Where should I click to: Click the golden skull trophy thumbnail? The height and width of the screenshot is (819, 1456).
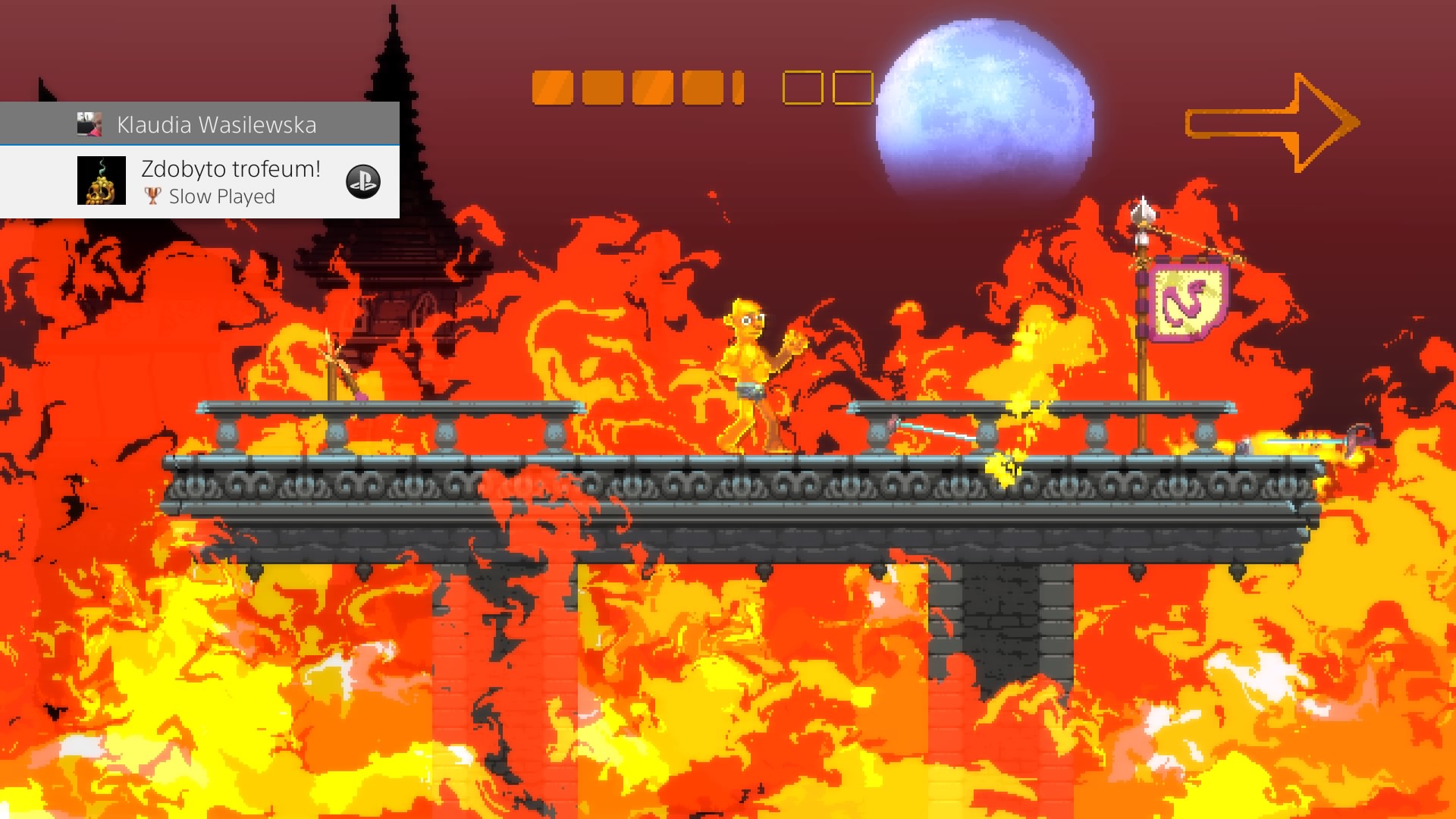coord(102,182)
